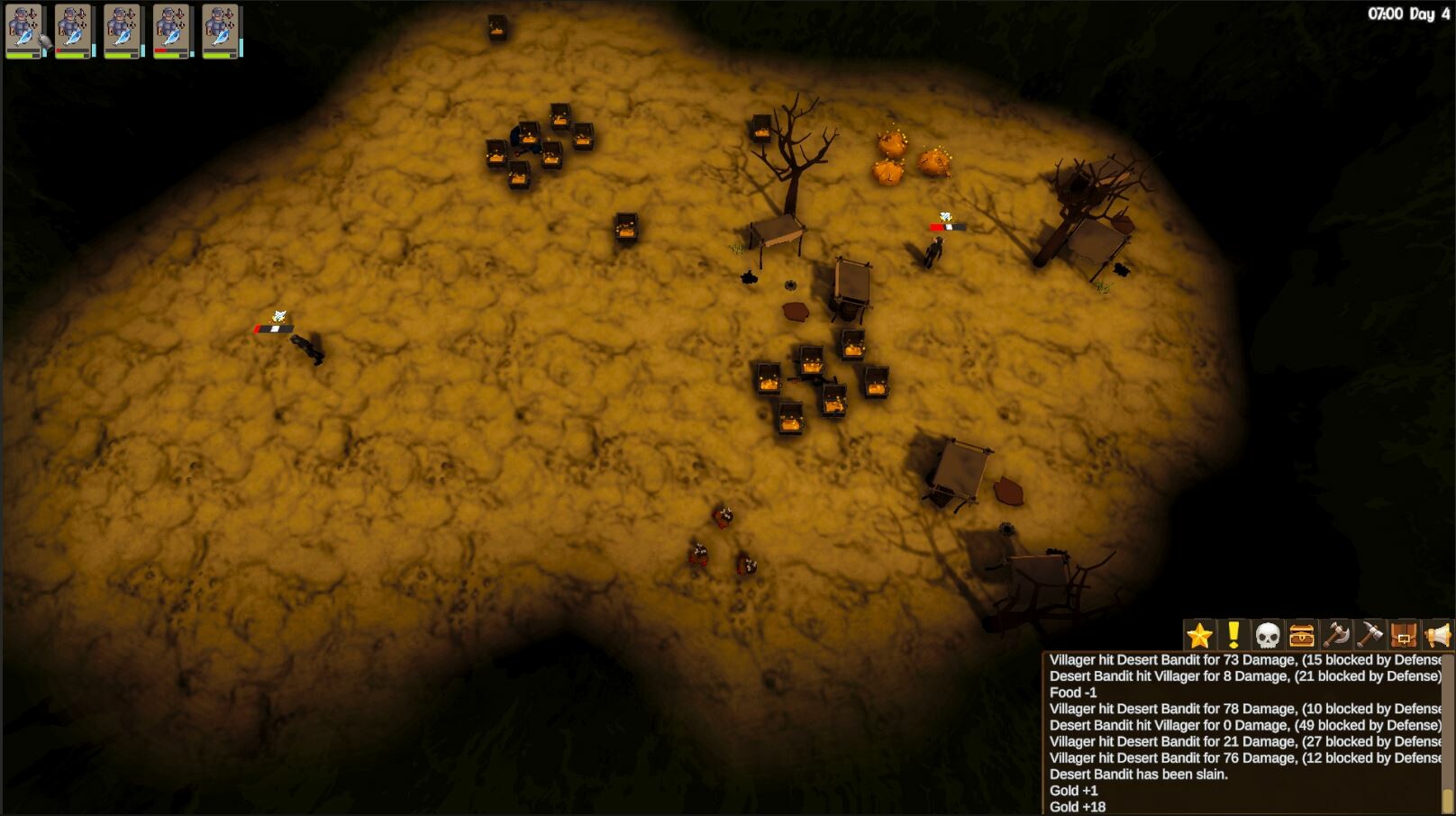Select the rightmost villager portrait

pos(221,32)
